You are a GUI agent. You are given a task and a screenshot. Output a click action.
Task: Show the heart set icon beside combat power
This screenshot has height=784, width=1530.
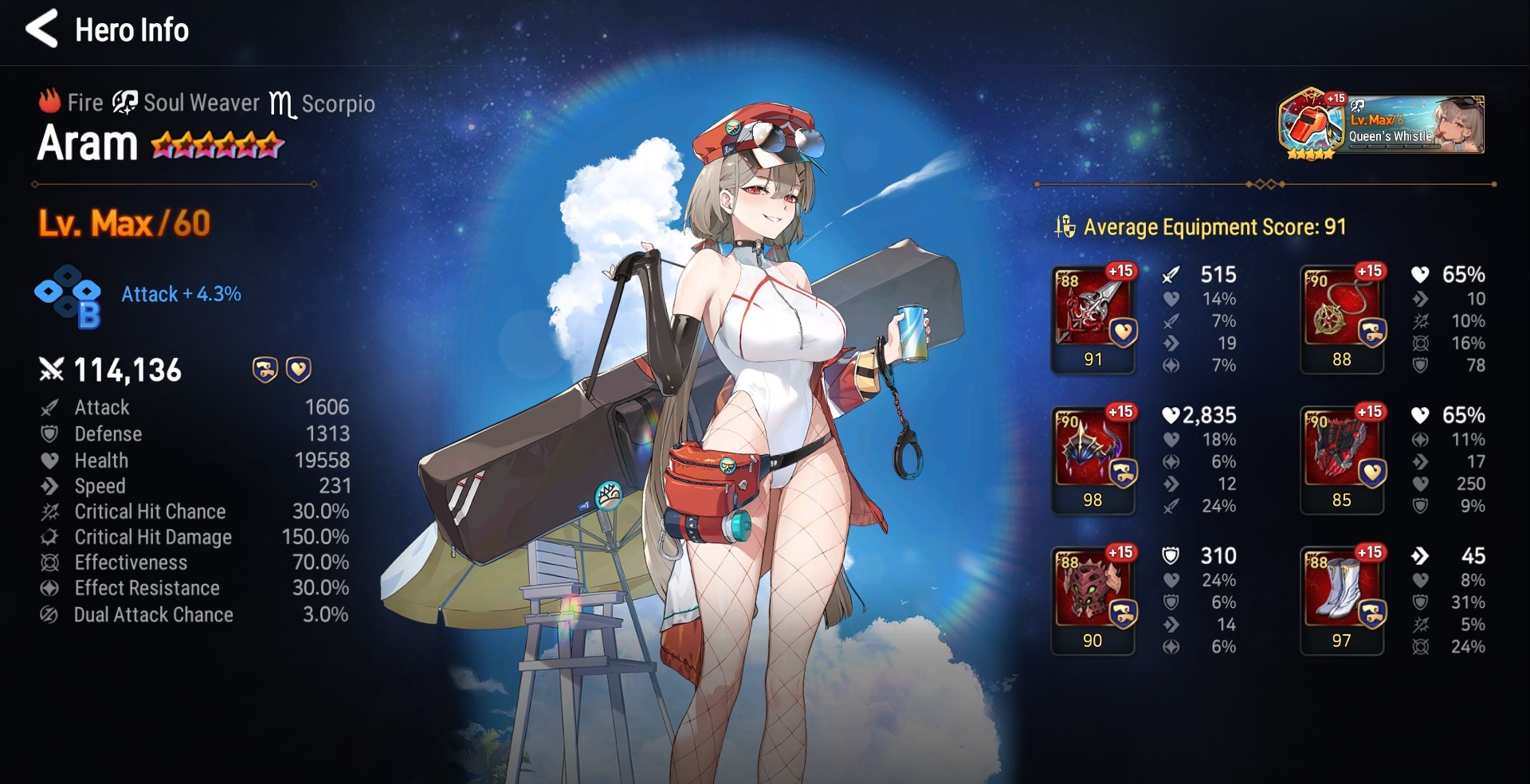coord(299,370)
